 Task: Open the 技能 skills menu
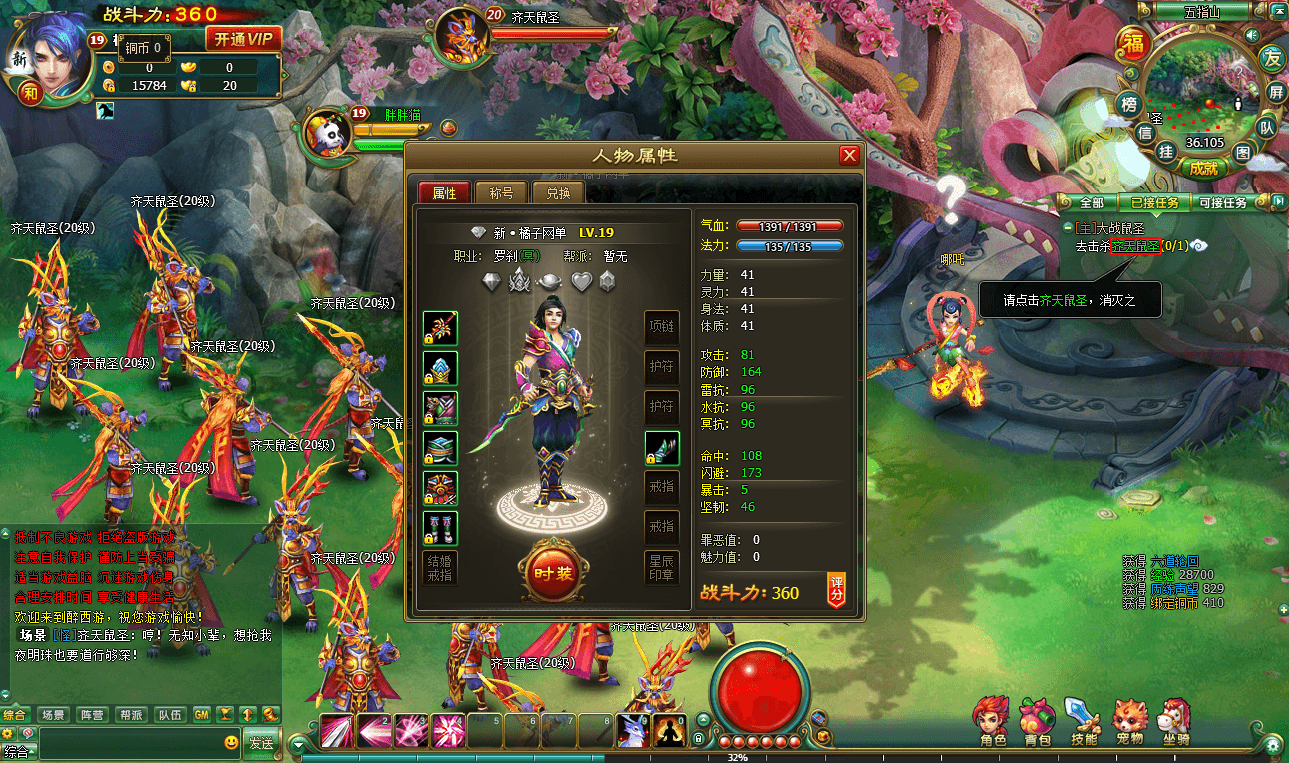[x=1083, y=722]
